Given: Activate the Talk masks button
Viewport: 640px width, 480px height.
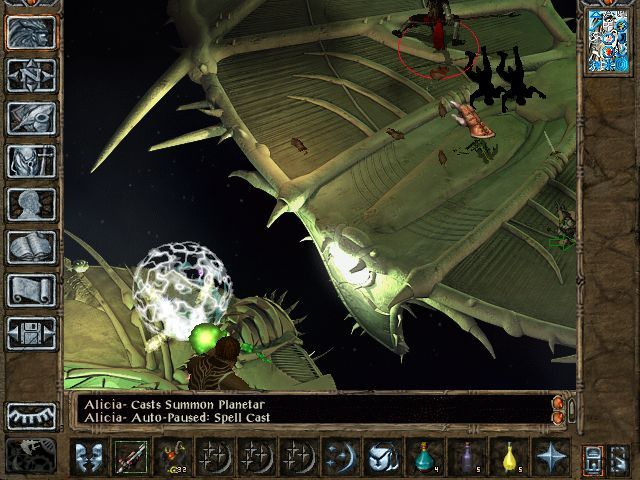Looking at the screenshot, I should tap(88, 457).
